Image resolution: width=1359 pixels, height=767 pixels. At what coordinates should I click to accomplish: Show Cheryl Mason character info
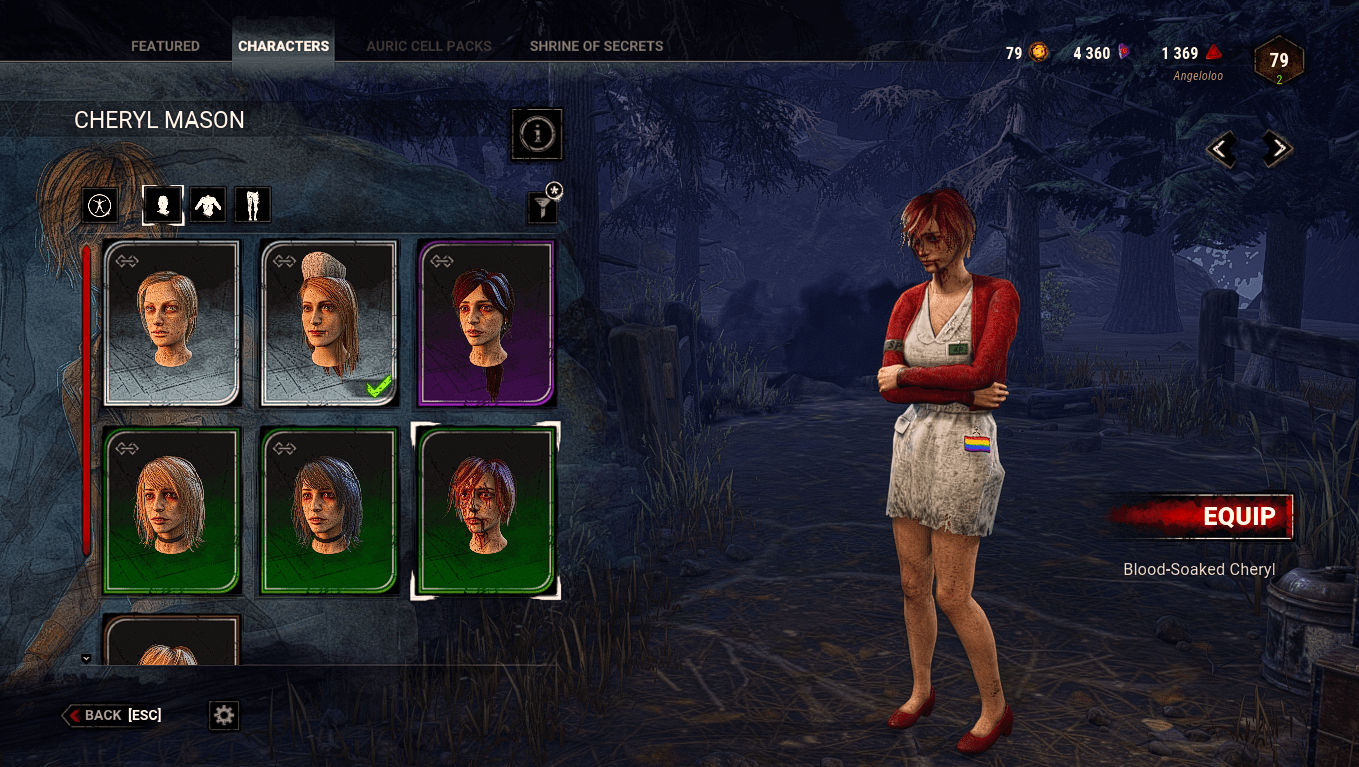[x=537, y=133]
